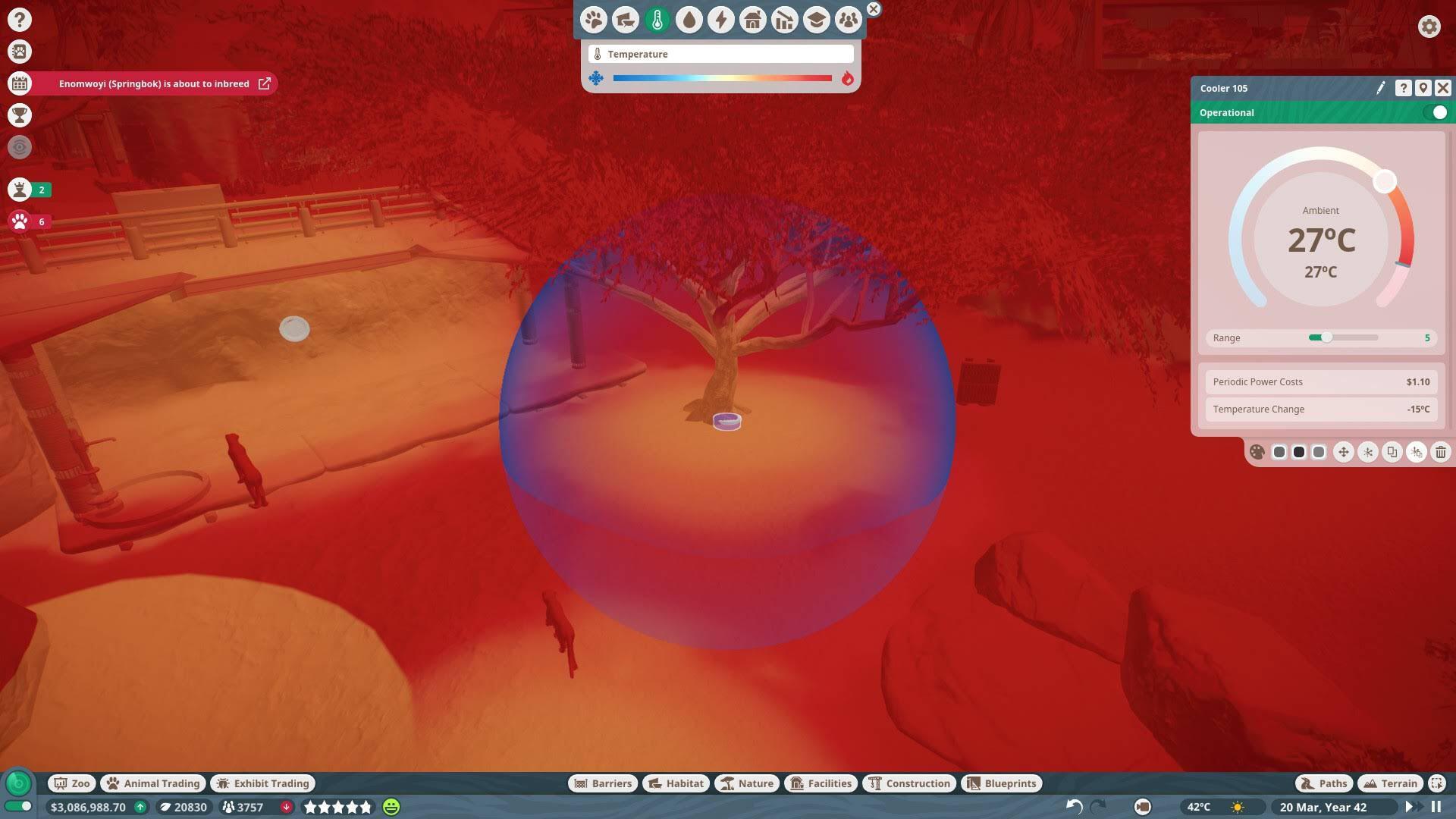
Task: Select the animal welfare paw heatmap
Action: point(594,20)
